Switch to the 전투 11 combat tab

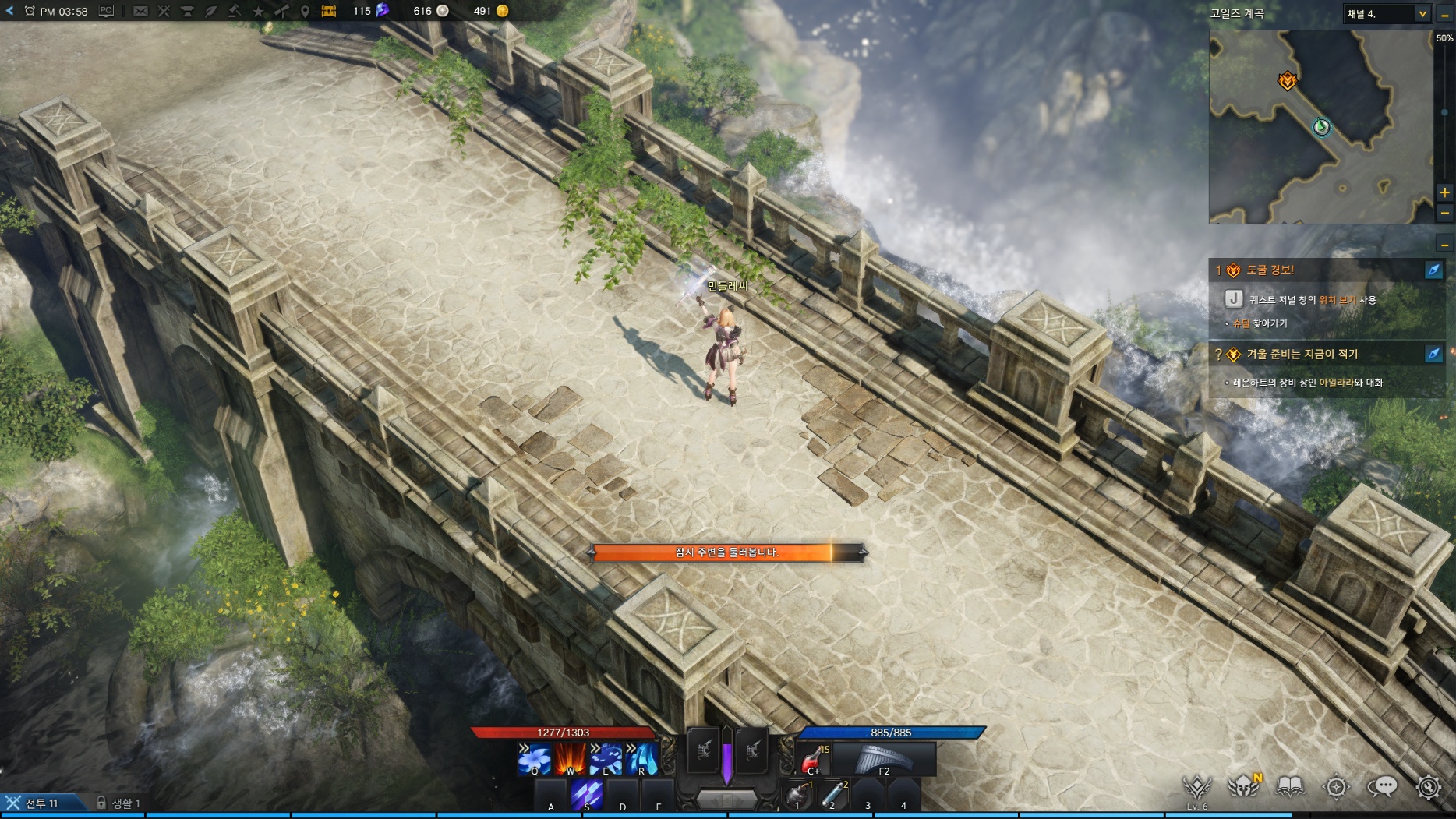(41, 803)
